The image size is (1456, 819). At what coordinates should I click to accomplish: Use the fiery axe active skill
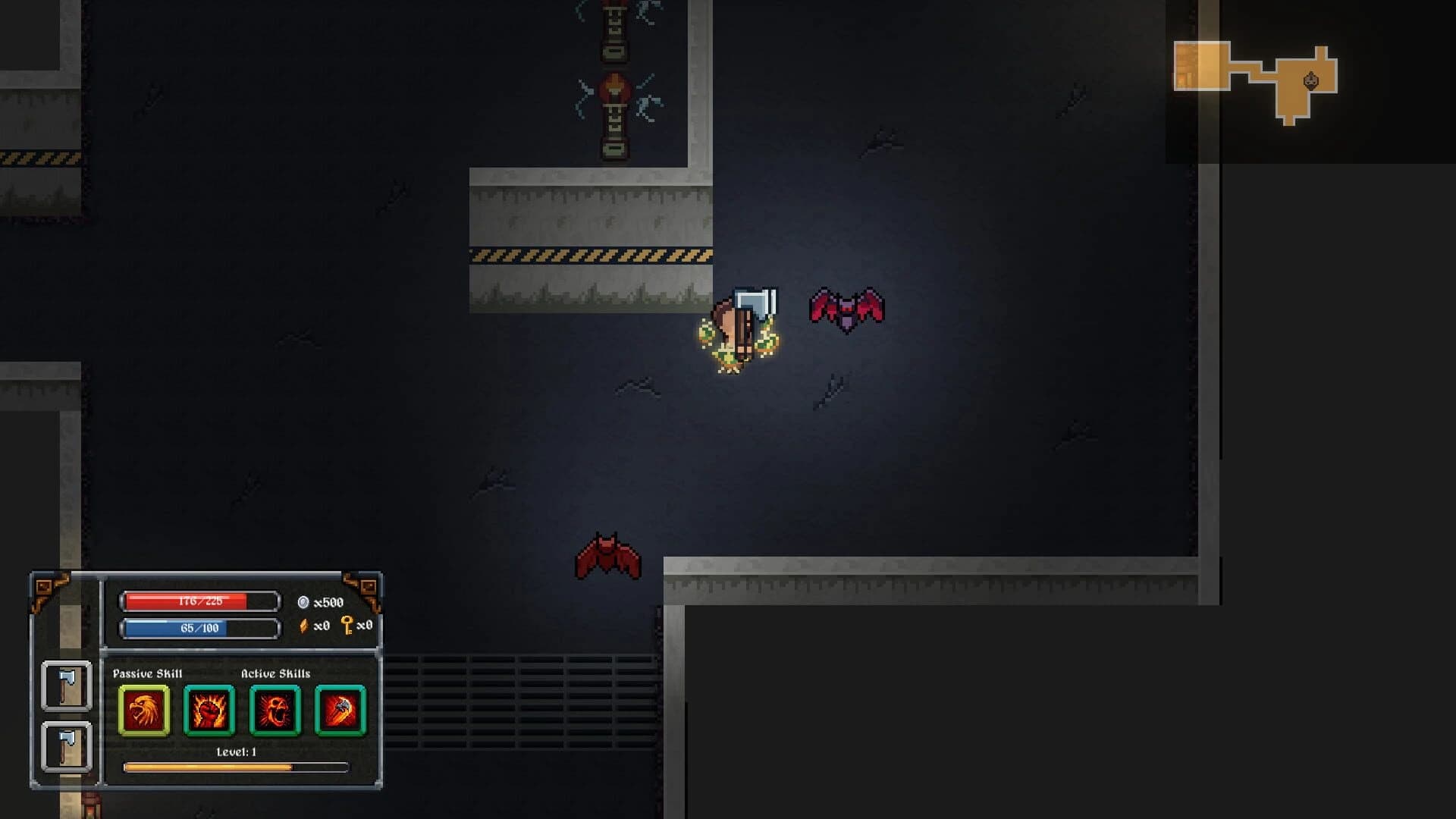(340, 711)
